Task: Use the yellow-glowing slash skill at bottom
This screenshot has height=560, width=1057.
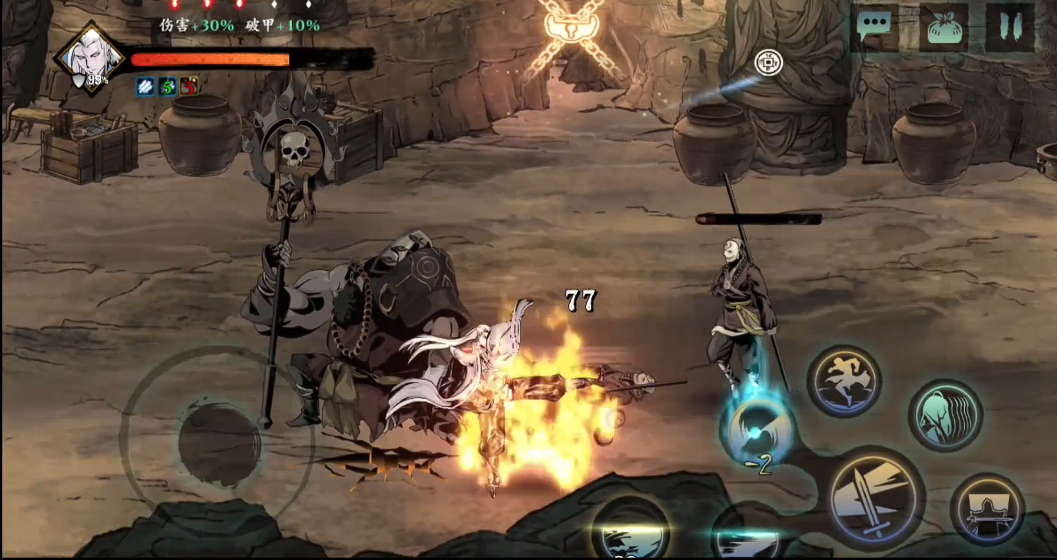Action: point(629,530)
